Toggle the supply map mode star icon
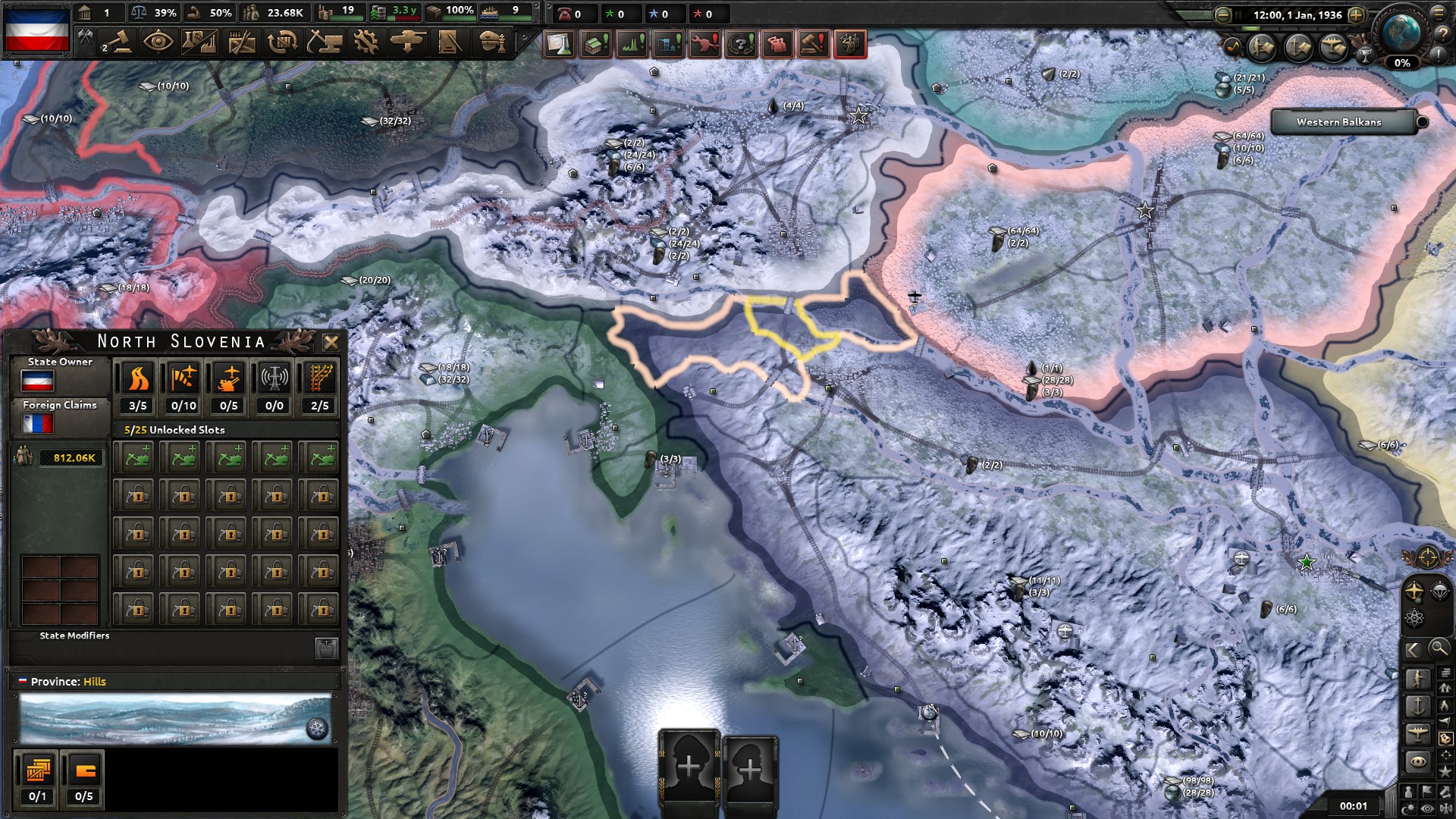 pyautogui.click(x=1446, y=770)
